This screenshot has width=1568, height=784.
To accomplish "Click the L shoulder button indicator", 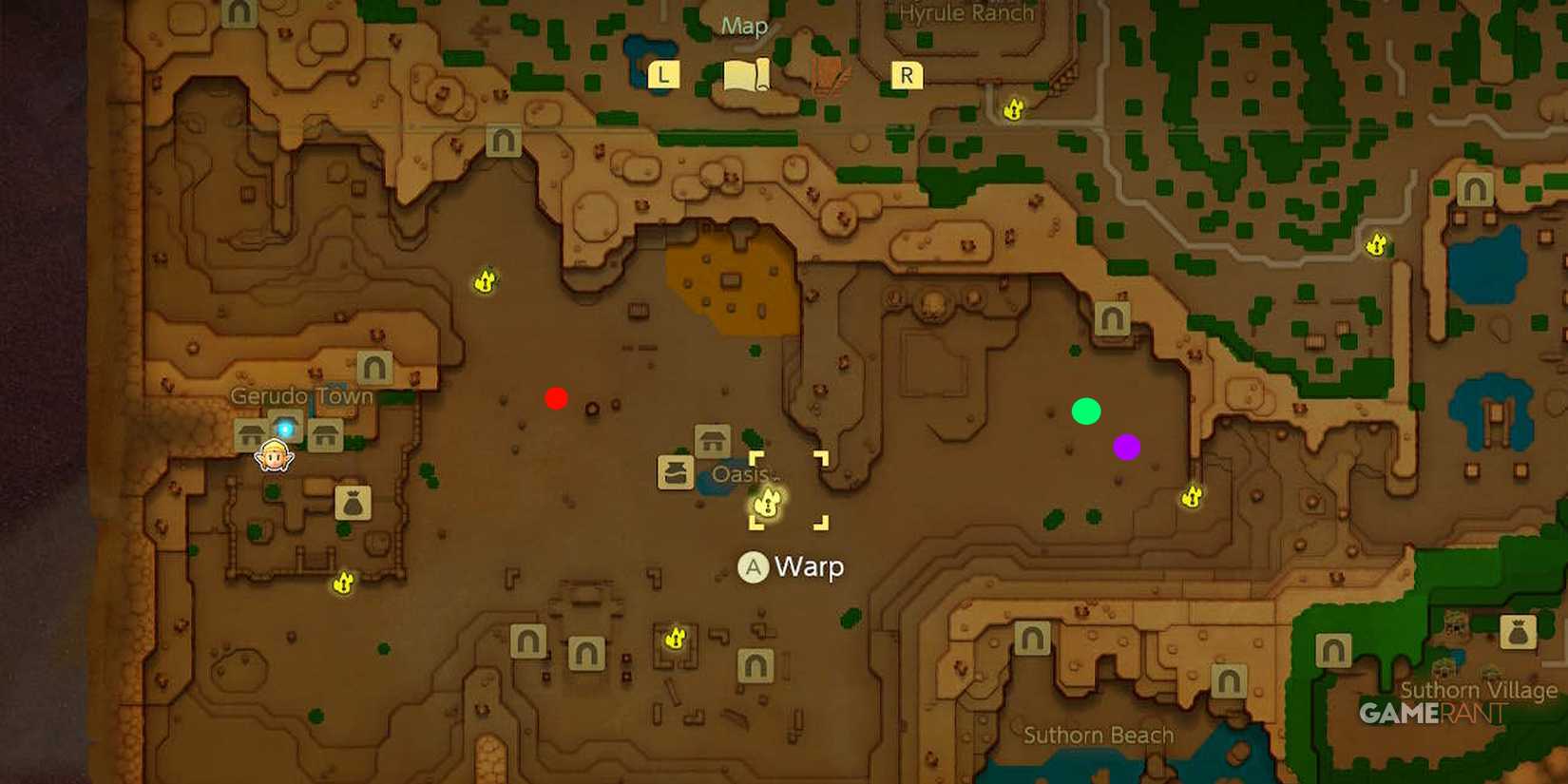I will (x=663, y=73).
